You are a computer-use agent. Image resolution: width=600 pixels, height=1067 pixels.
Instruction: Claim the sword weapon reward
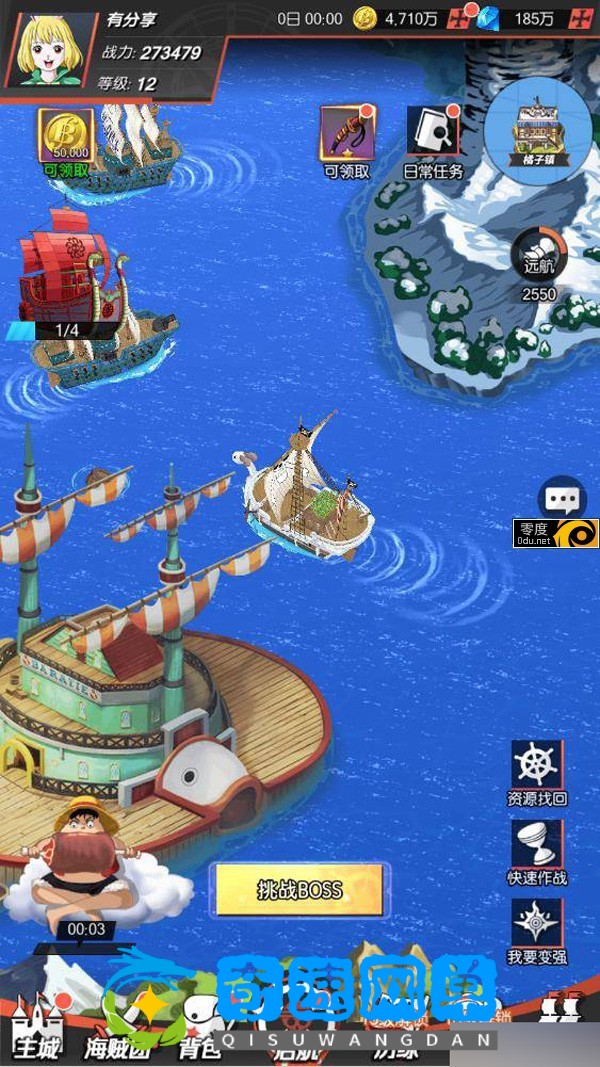[x=347, y=133]
